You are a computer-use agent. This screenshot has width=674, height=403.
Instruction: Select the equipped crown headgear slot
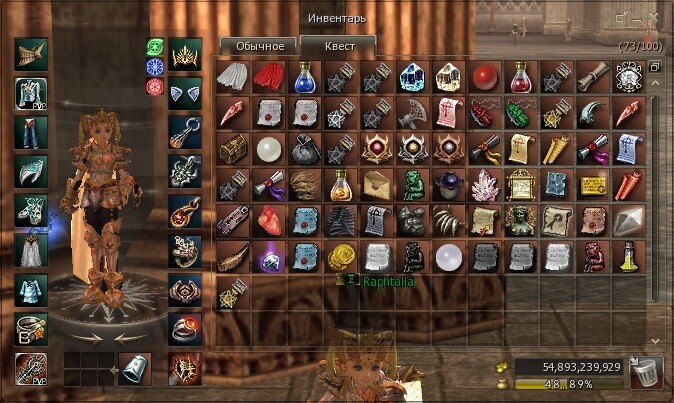point(185,54)
